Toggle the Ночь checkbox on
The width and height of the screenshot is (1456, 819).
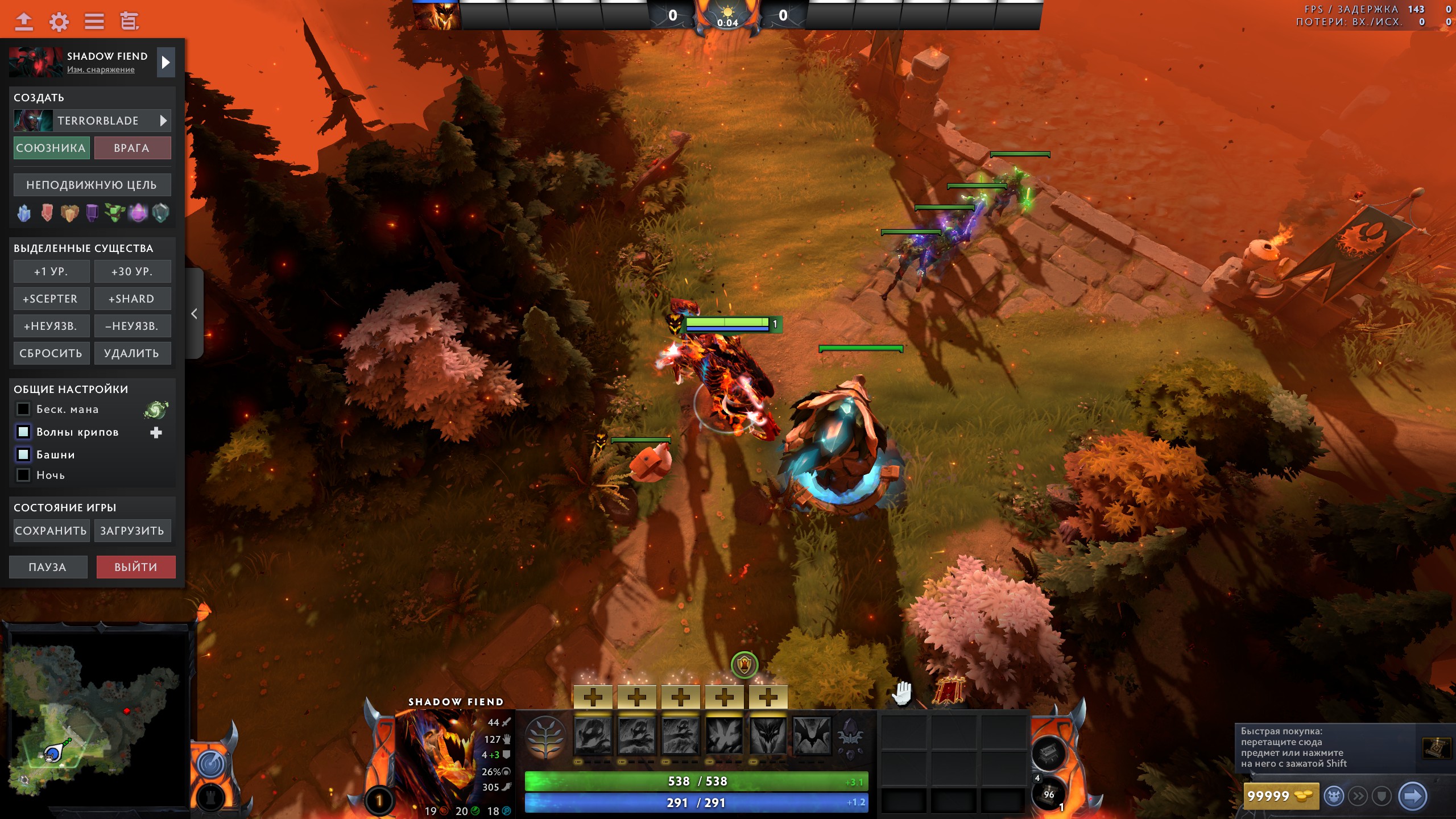pyautogui.click(x=23, y=475)
